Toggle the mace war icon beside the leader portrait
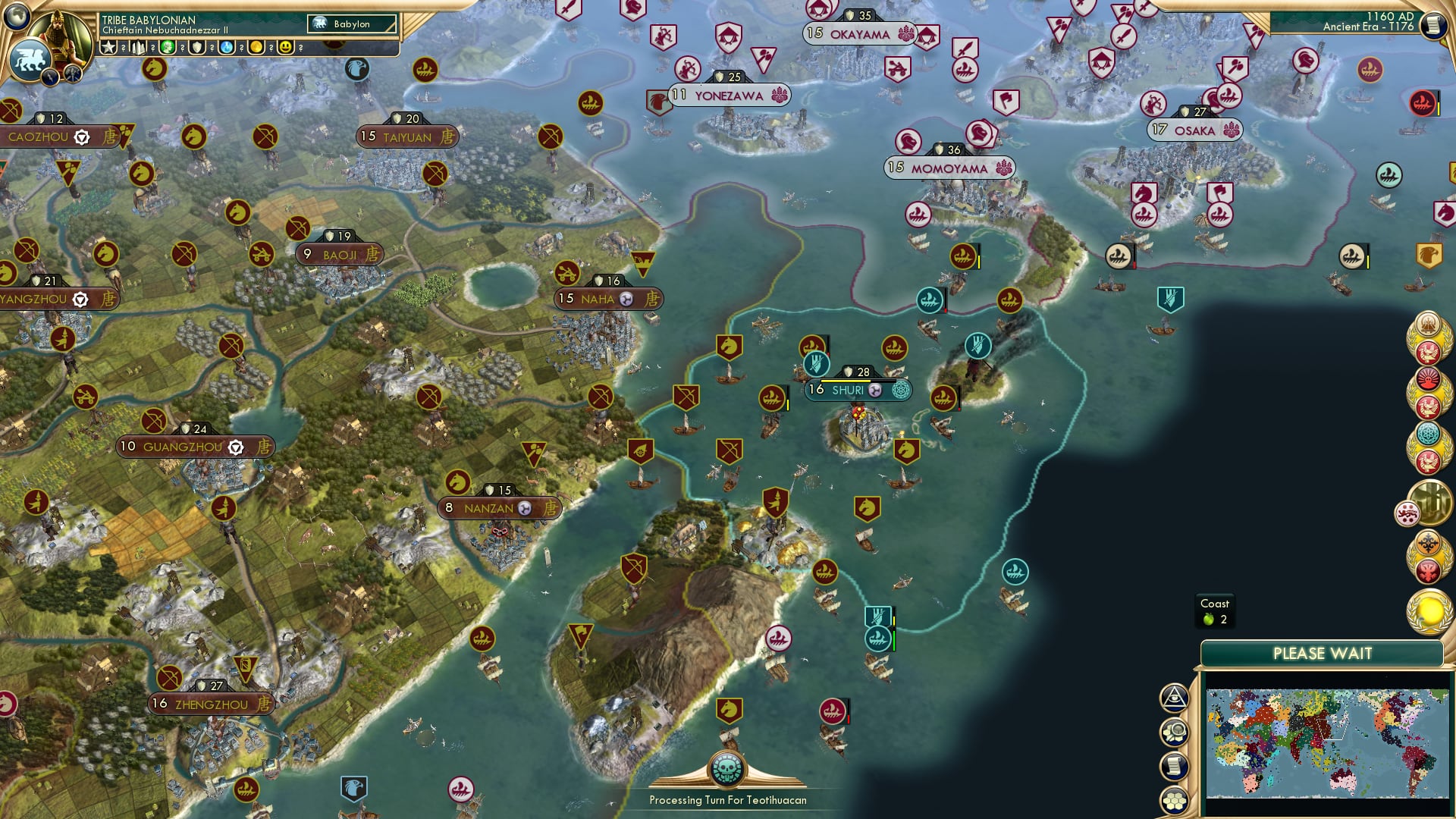The image size is (1456, 819). pyautogui.click(x=72, y=74)
